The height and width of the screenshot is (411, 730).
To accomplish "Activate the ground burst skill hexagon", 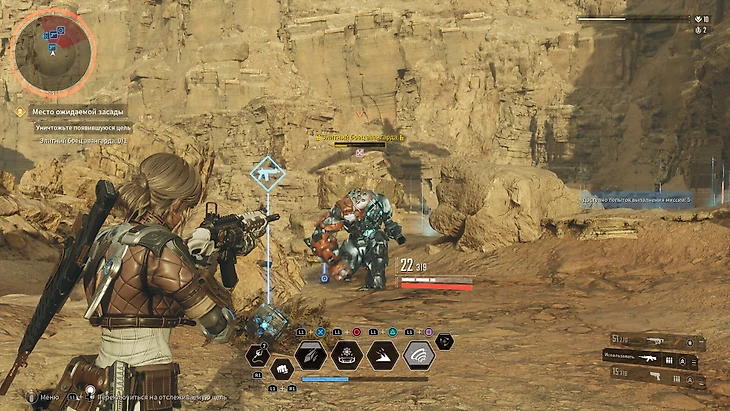I will 383,354.
